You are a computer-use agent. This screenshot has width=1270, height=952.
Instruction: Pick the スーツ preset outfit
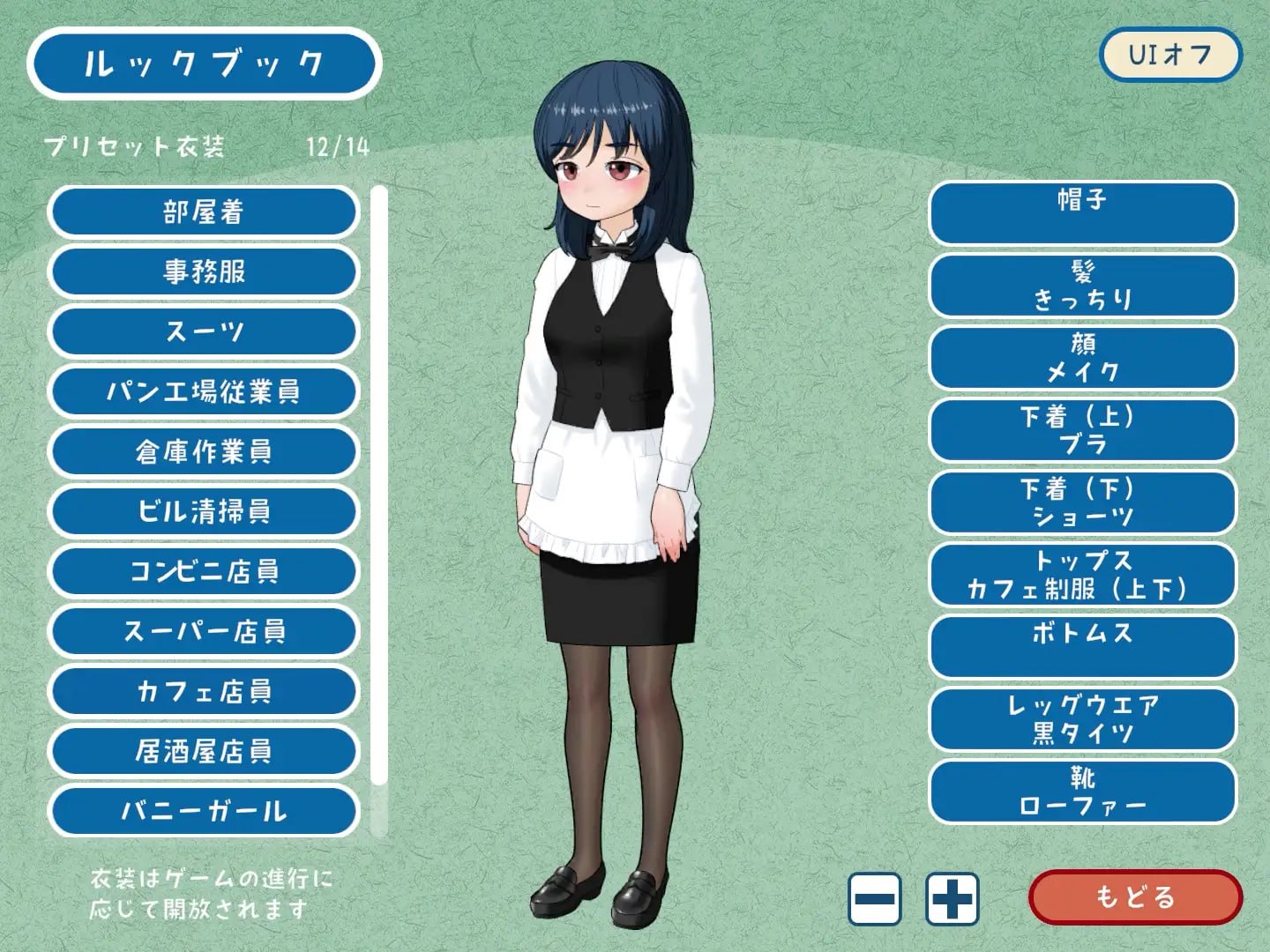(203, 332)
